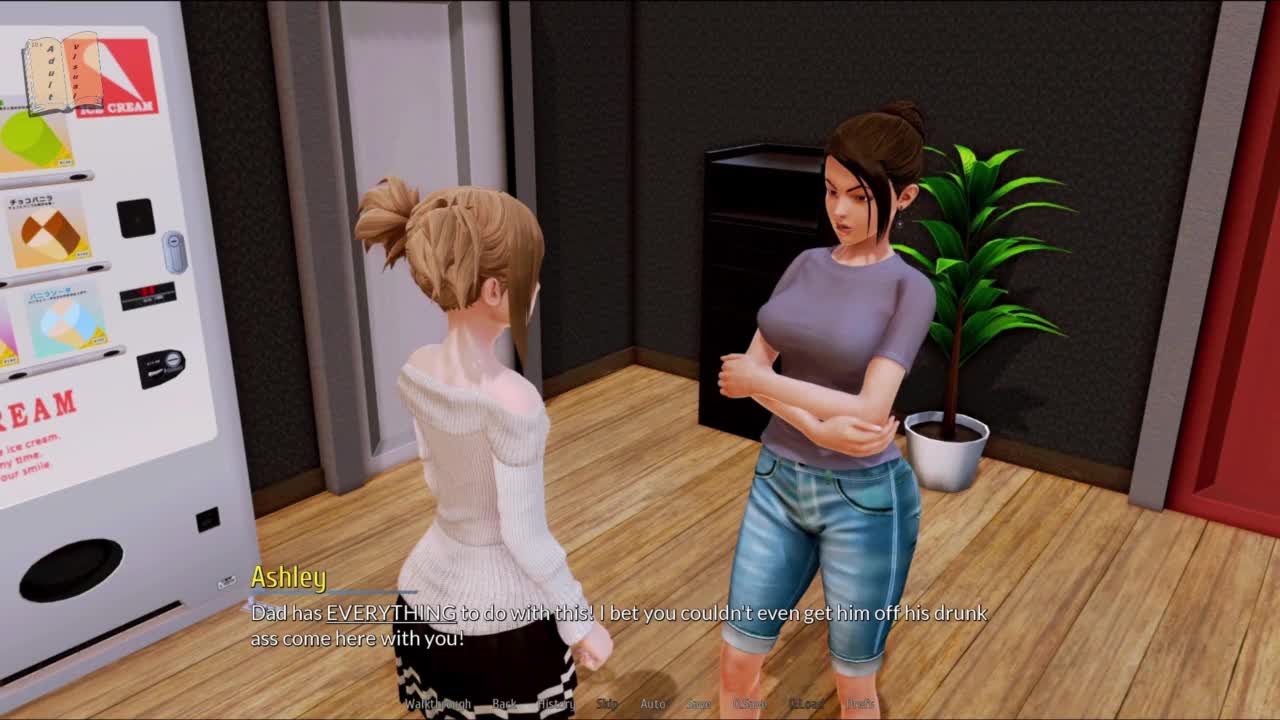Image resolution: width=1280 pixels, height=720 pixels.
Task: Activate Skip to fast-forward dialogue
Action: 607,704
